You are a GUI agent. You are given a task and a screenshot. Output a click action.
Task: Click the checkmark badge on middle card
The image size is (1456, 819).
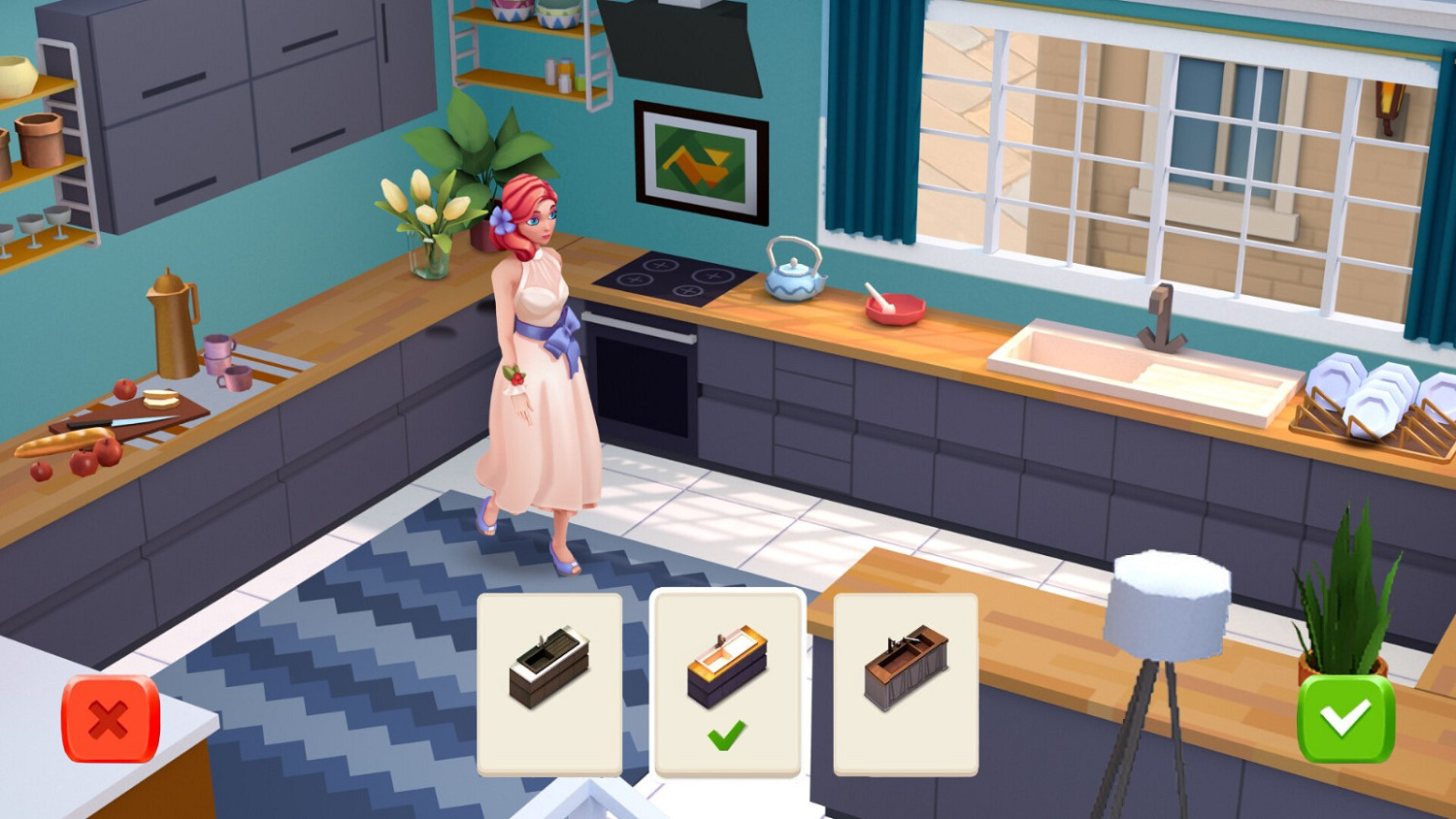tap(728, 736)
